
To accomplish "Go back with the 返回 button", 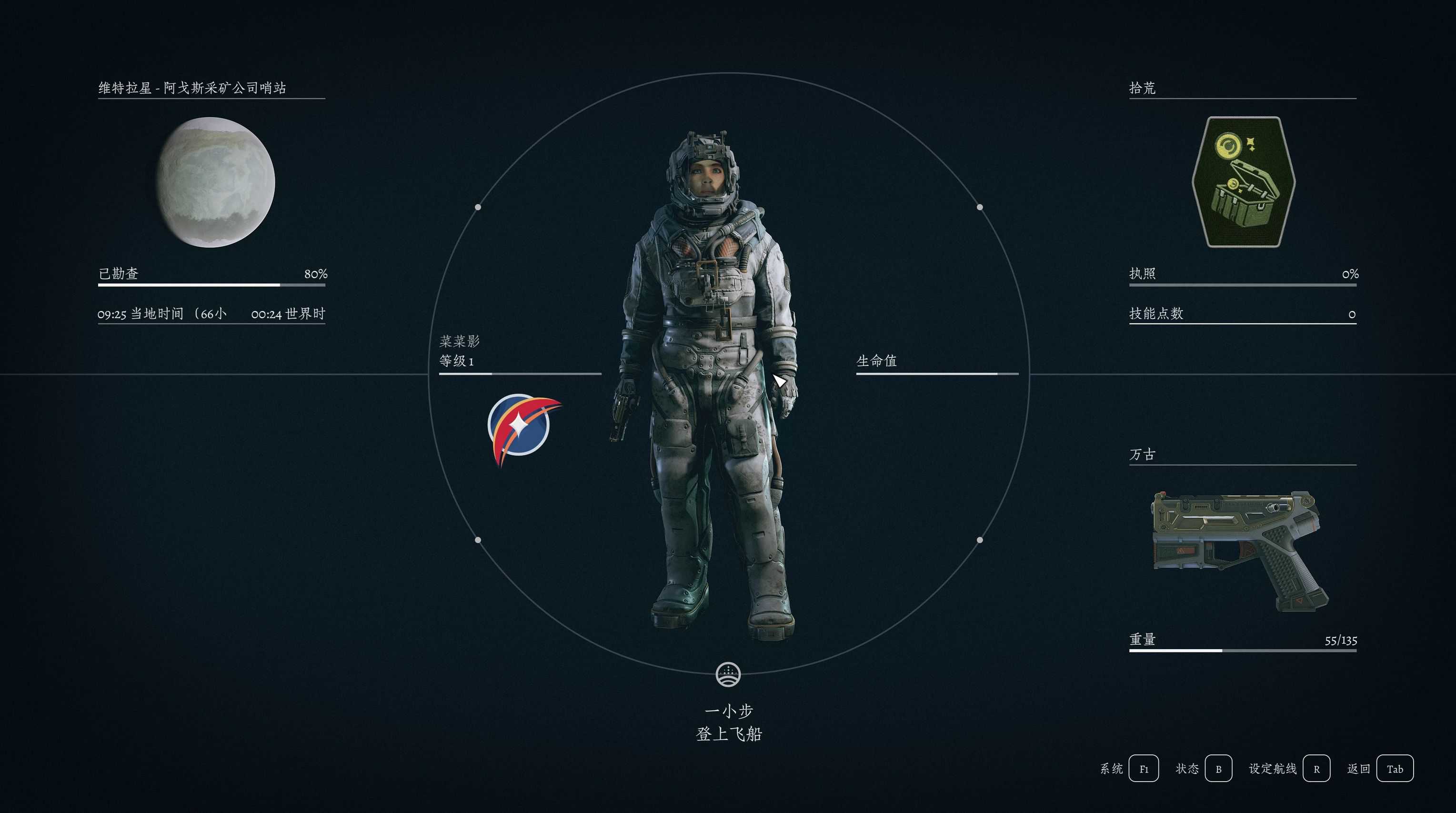I will pos(1395,769).
